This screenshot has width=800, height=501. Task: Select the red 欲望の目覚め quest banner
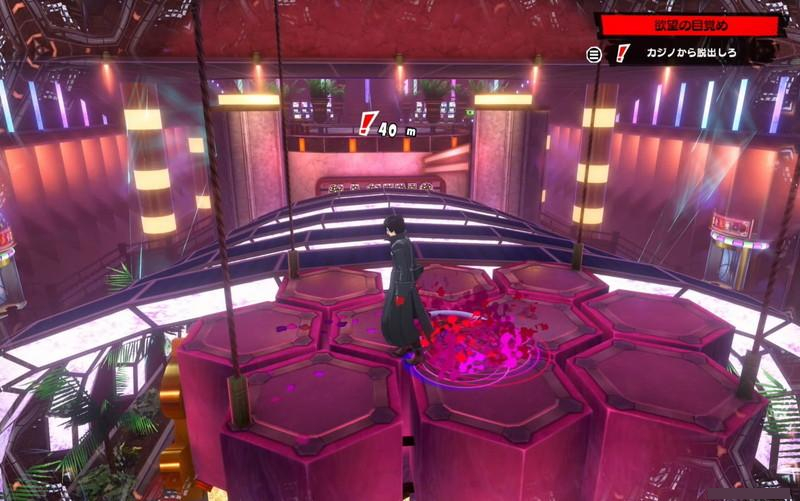pyautogui.click(x=690, y=25)
